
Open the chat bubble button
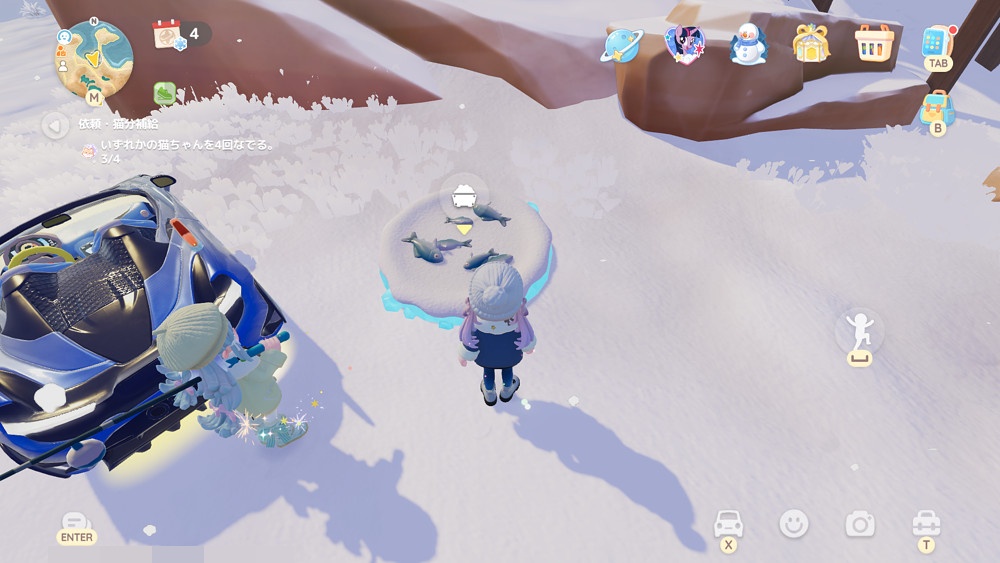(x=76, y=523)
